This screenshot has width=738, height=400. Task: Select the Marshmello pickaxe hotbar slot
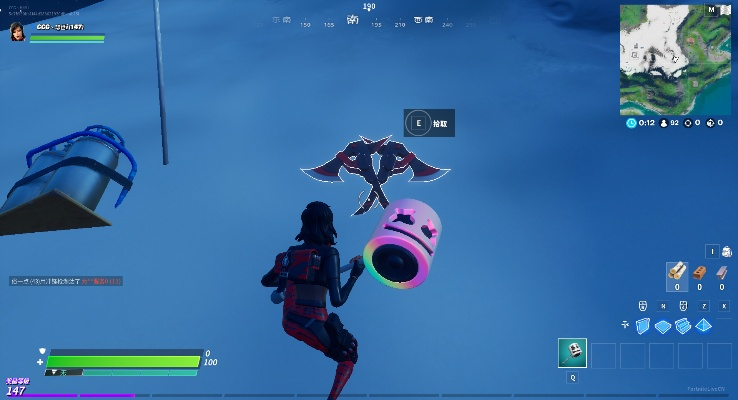pyautogui.click(x=572, y=353)
